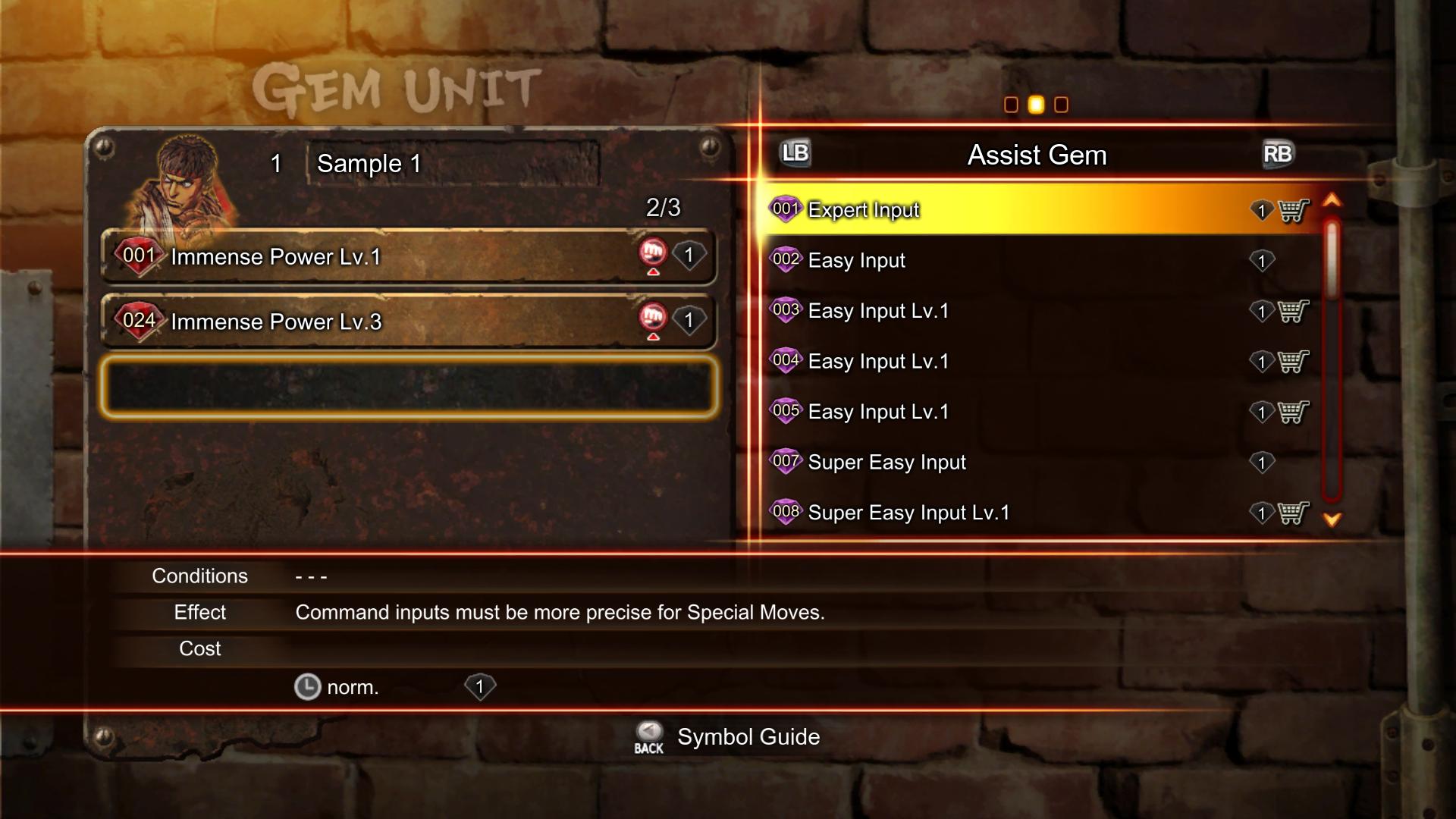Select the clock icon next to norm.
The image size is (1456, 819).
pyautogui.click(x=309, y=687)
